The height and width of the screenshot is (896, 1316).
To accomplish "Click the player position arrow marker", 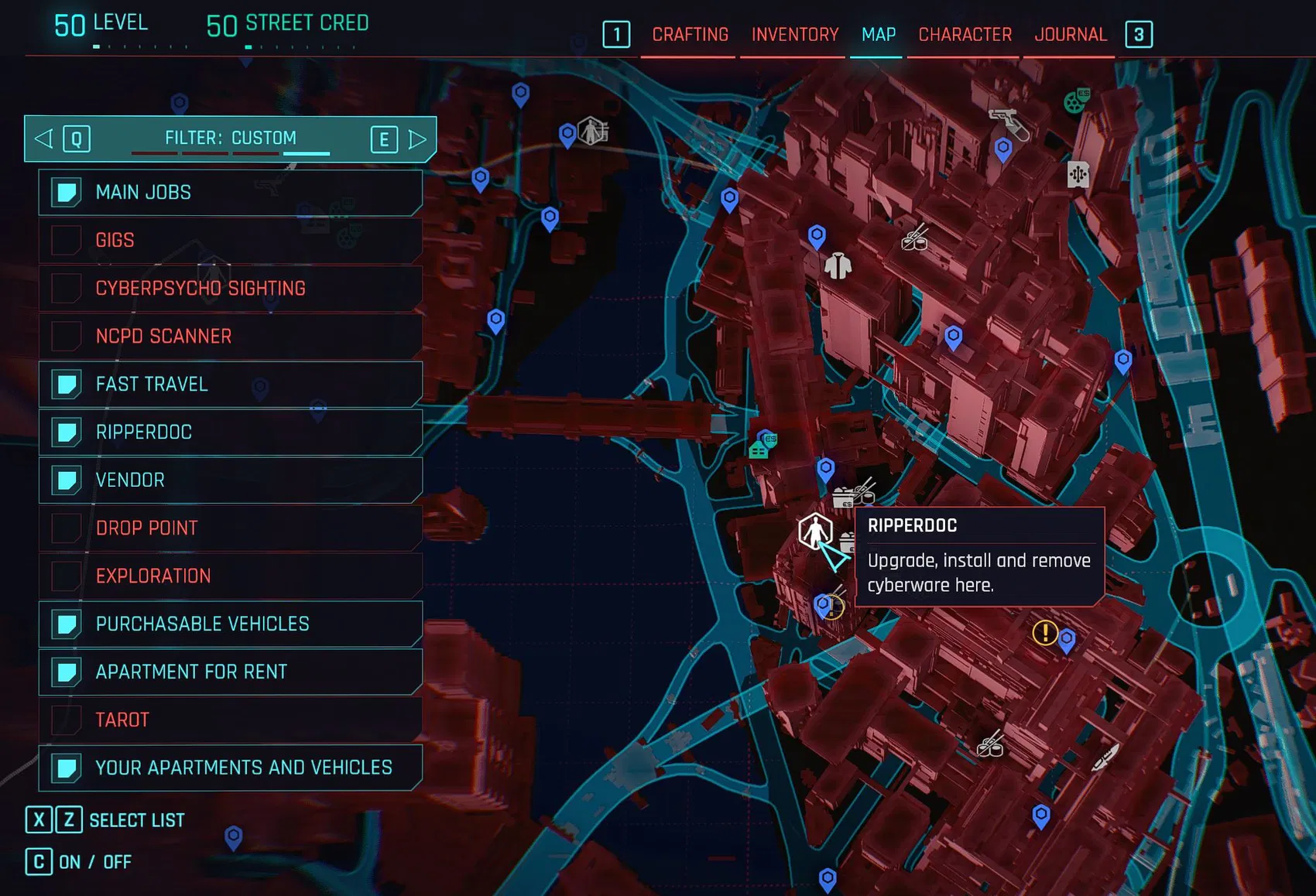I will click(834, 554).
